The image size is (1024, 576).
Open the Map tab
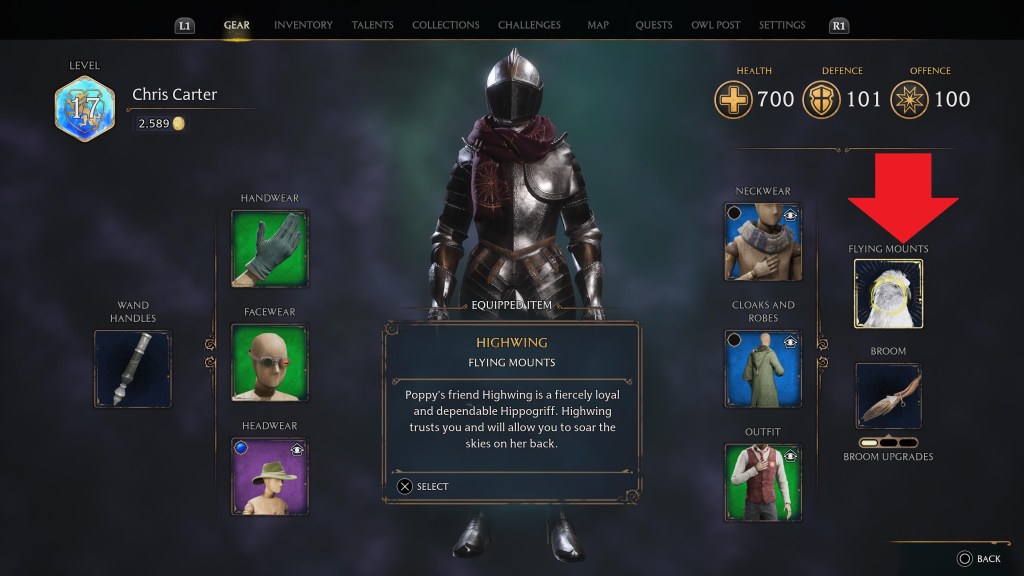(x=598, y=25)
